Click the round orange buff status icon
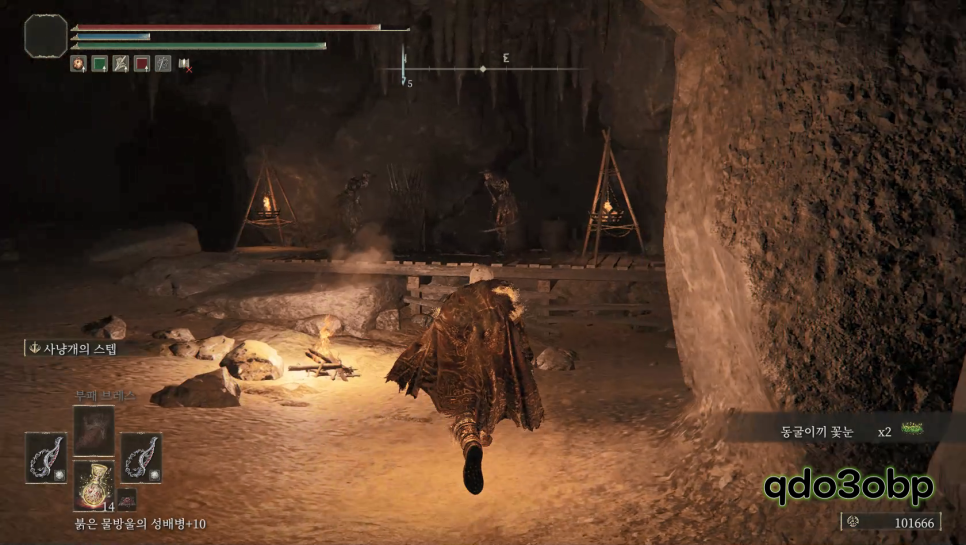The width and height of the screenshot is (966, 545). click(x=78, y=64)
